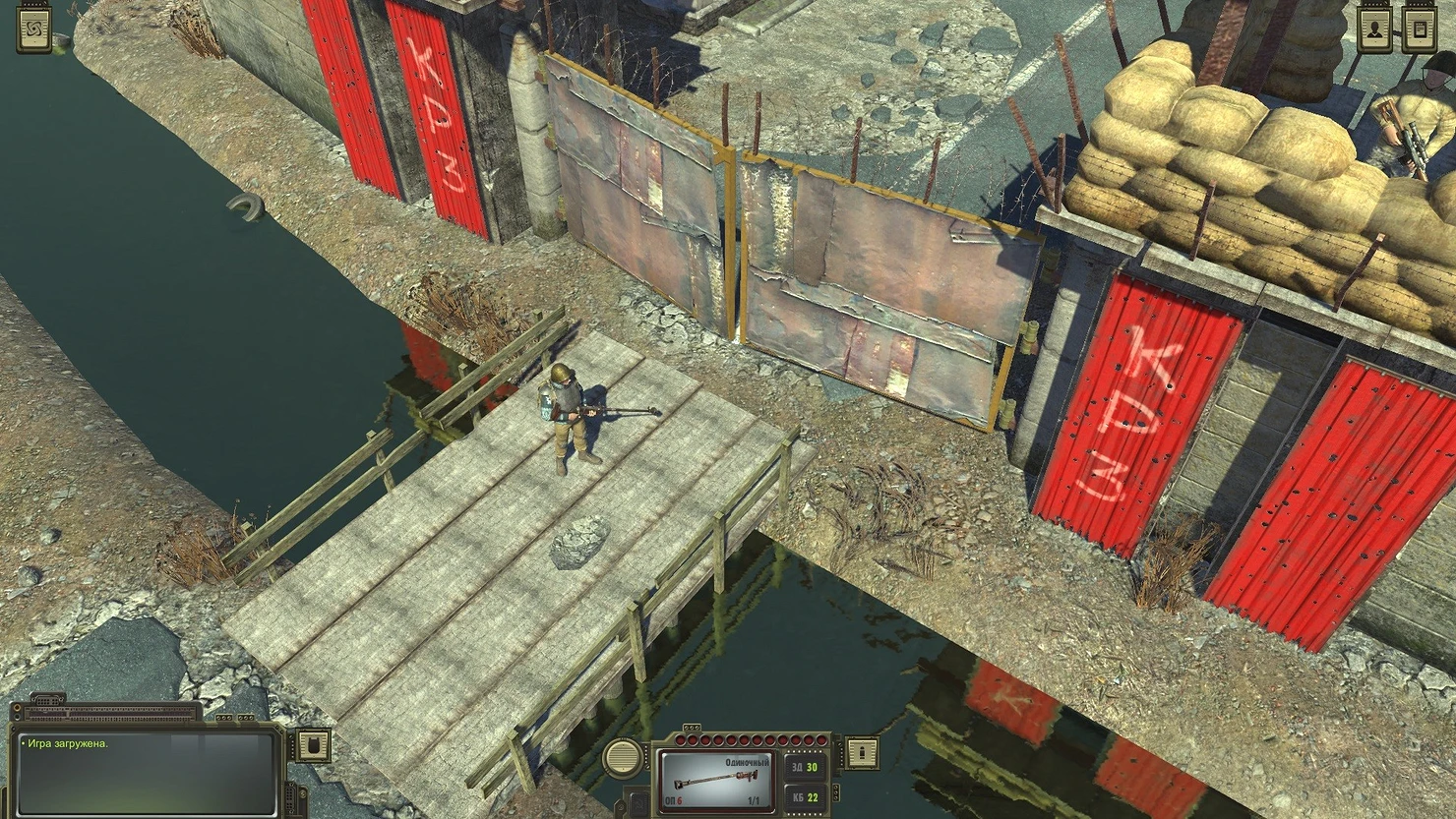
Task: Open the journal with the notepad icon
Action: [1420, 30]
